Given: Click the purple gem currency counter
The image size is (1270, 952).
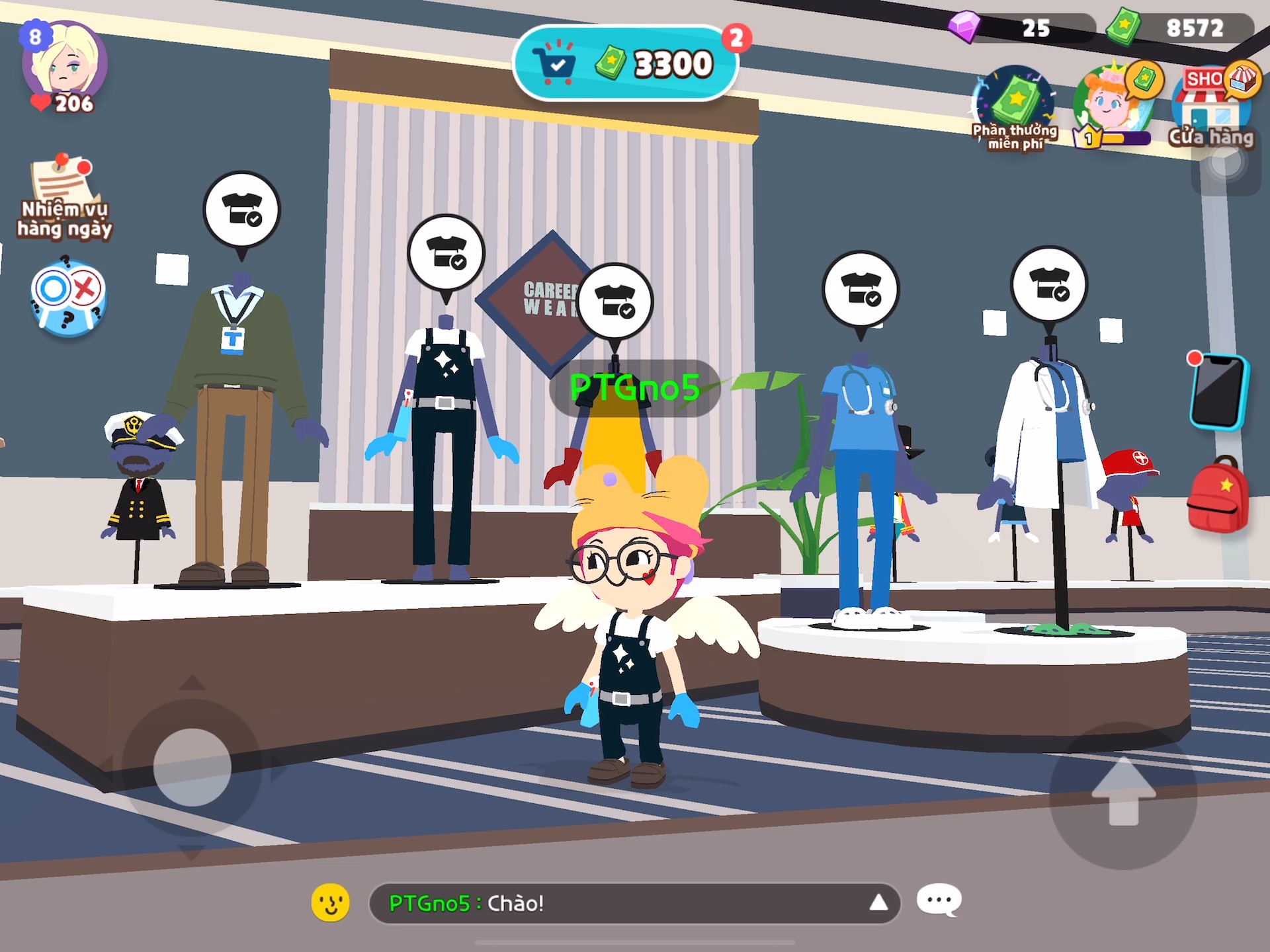Looking at the screenshot, I should 1022,28.
